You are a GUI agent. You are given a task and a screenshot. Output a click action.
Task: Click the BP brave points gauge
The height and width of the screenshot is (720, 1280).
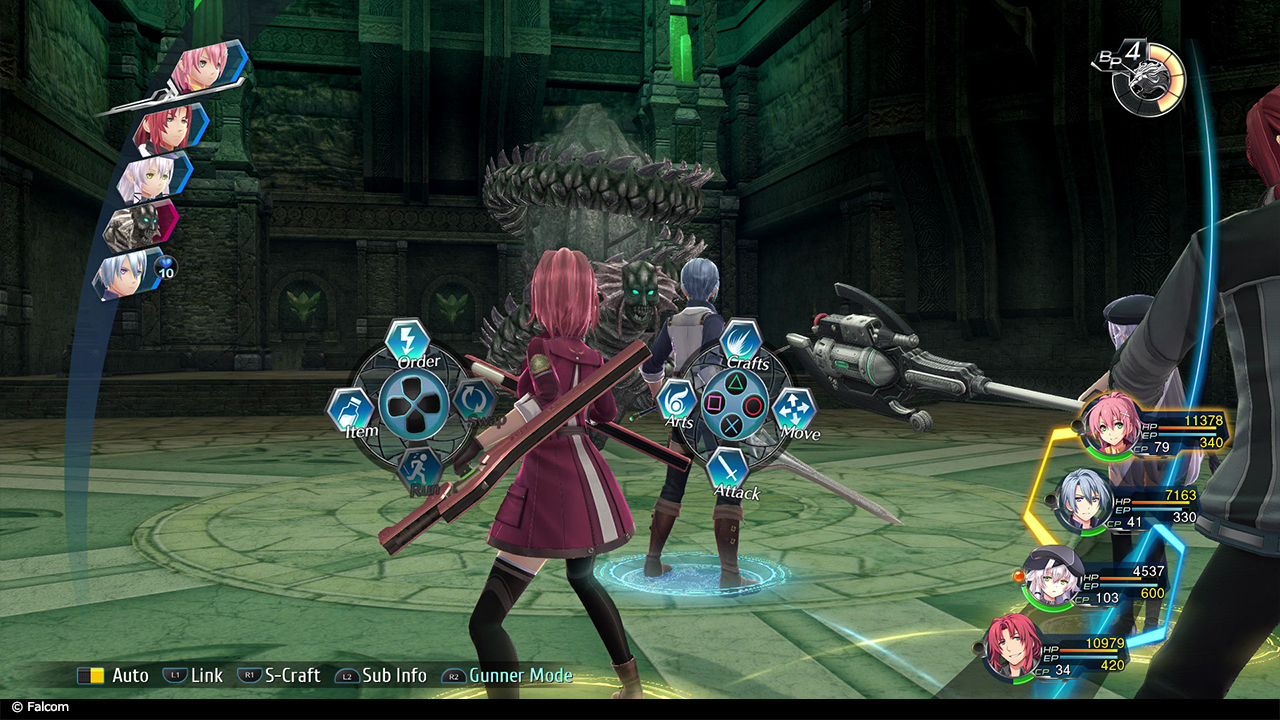(1150, 78)
